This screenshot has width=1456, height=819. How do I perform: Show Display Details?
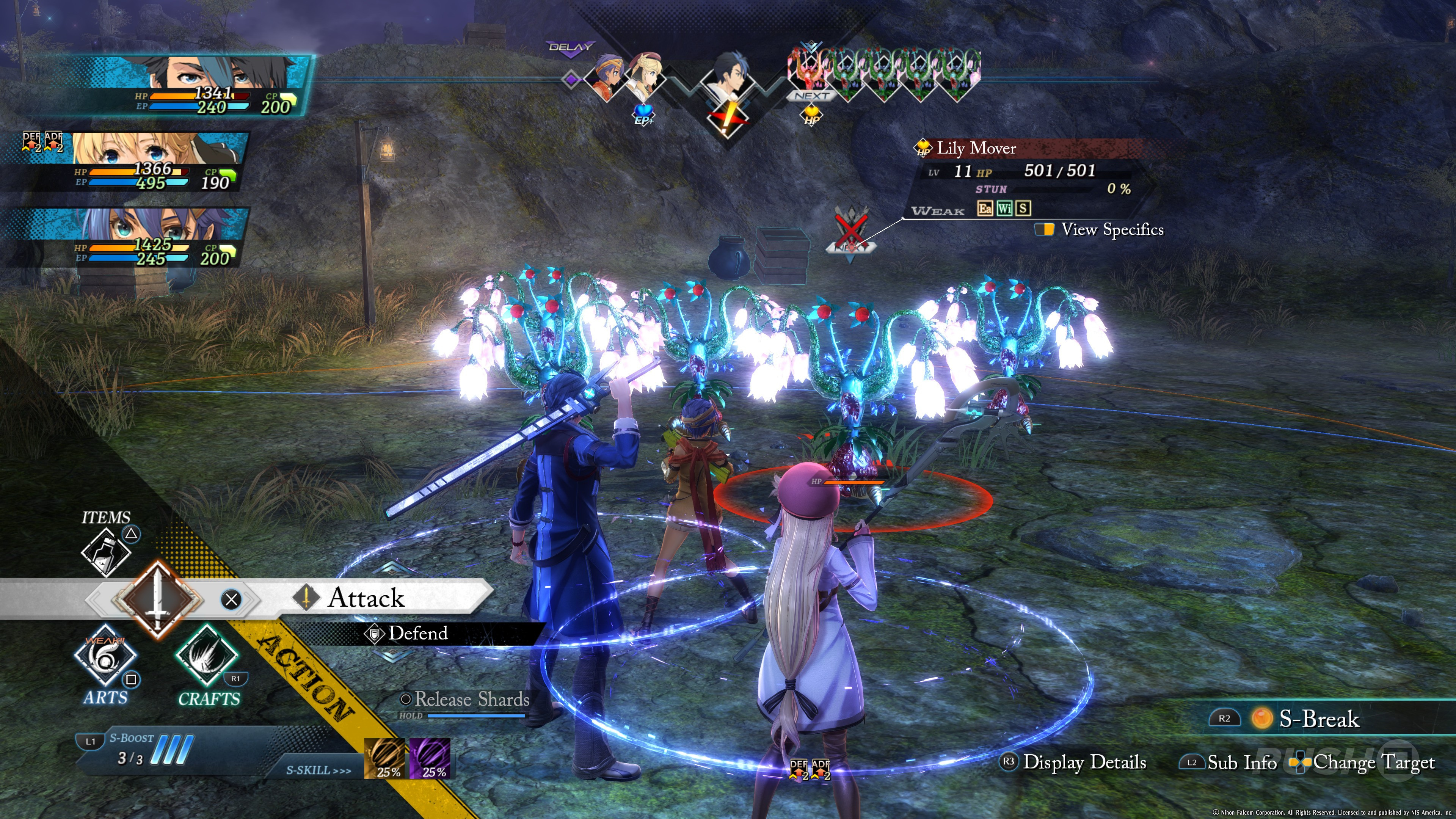(1084, 762)
